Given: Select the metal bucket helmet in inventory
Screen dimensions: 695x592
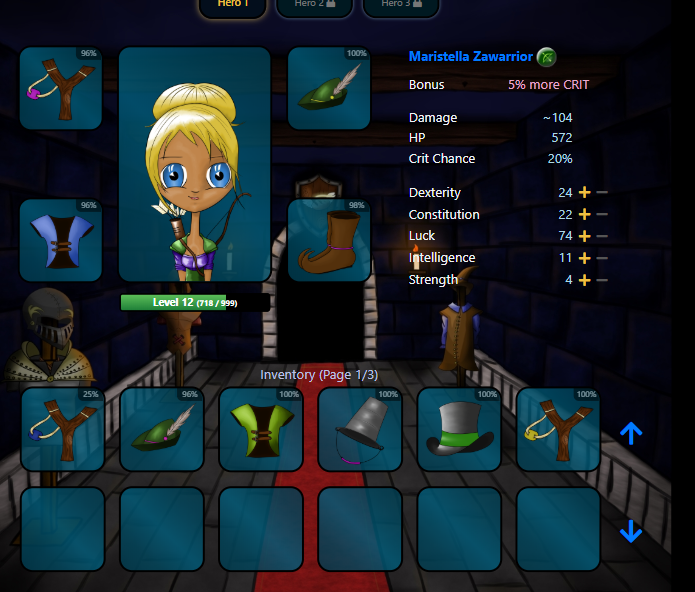Looking at the screenshot, I should pyautogui.click(x=359, y=429).
